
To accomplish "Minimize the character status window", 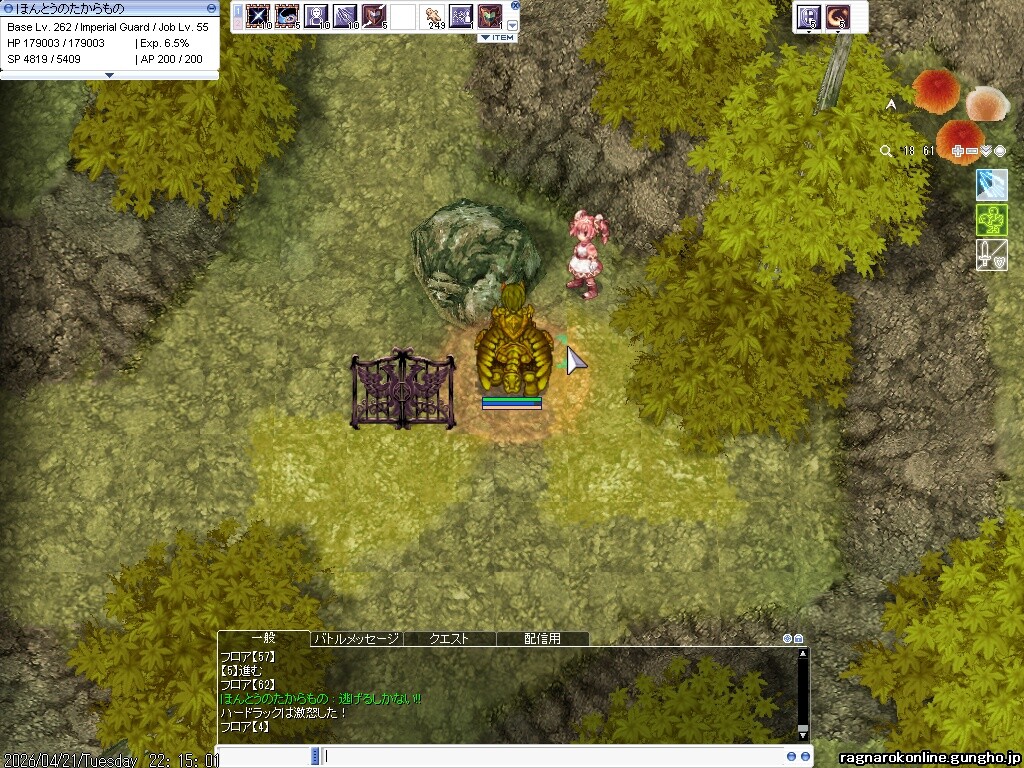I will pos(211,8).
